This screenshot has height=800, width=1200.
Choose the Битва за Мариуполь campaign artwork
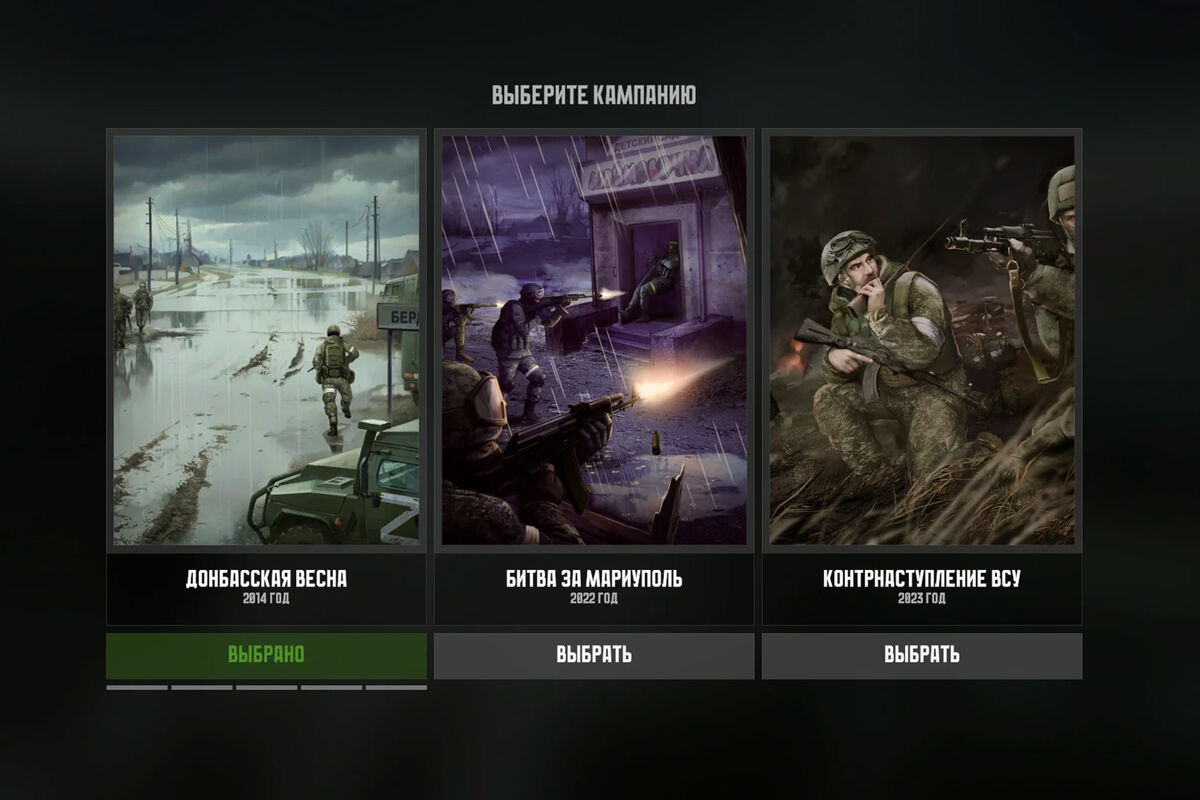(x=594, y=340)
